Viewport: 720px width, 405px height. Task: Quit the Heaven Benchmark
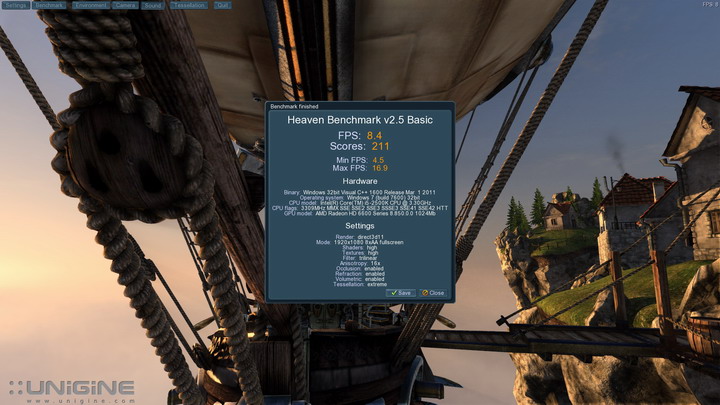pos(222,5)
